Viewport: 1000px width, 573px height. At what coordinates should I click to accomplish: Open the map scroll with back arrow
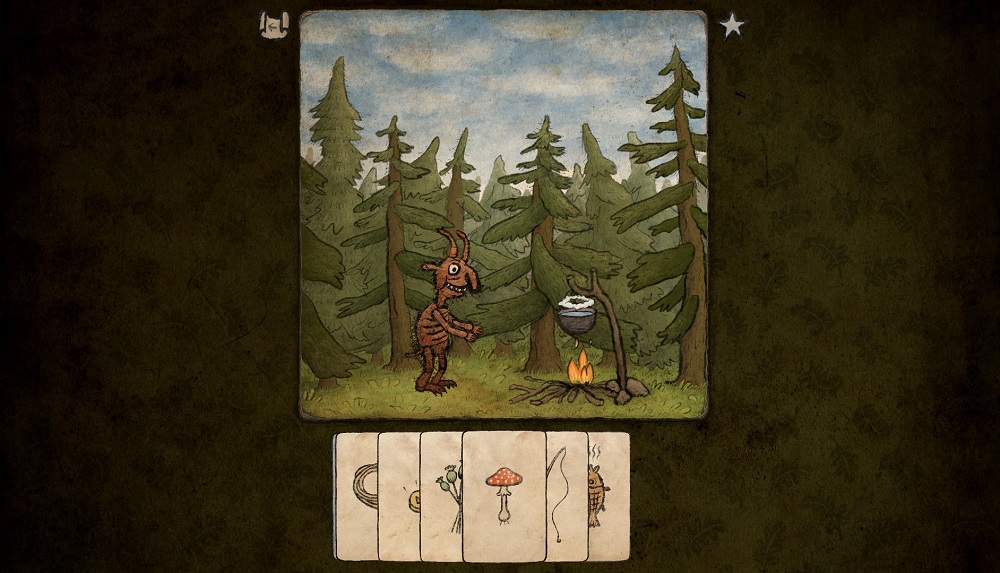click(272, 25)
